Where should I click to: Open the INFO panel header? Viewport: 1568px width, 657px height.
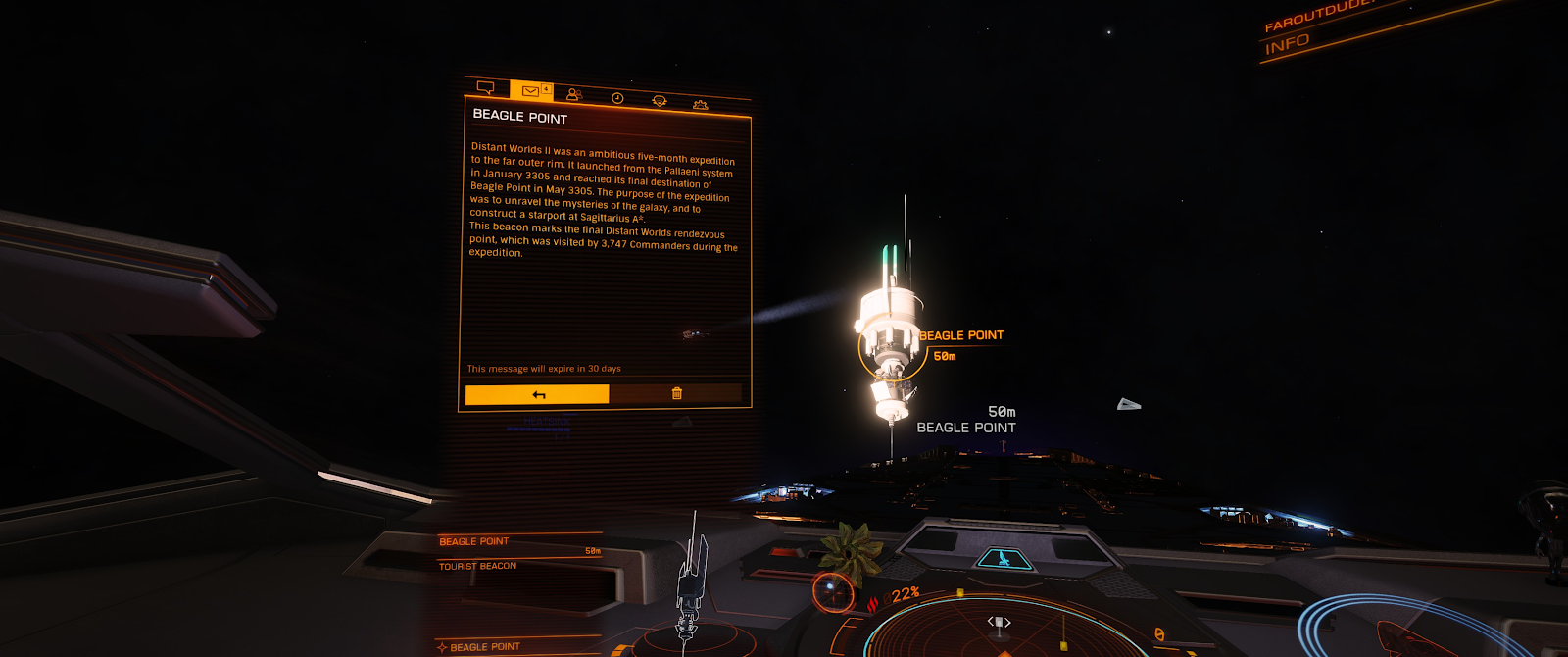click(x=1287, y=45)
